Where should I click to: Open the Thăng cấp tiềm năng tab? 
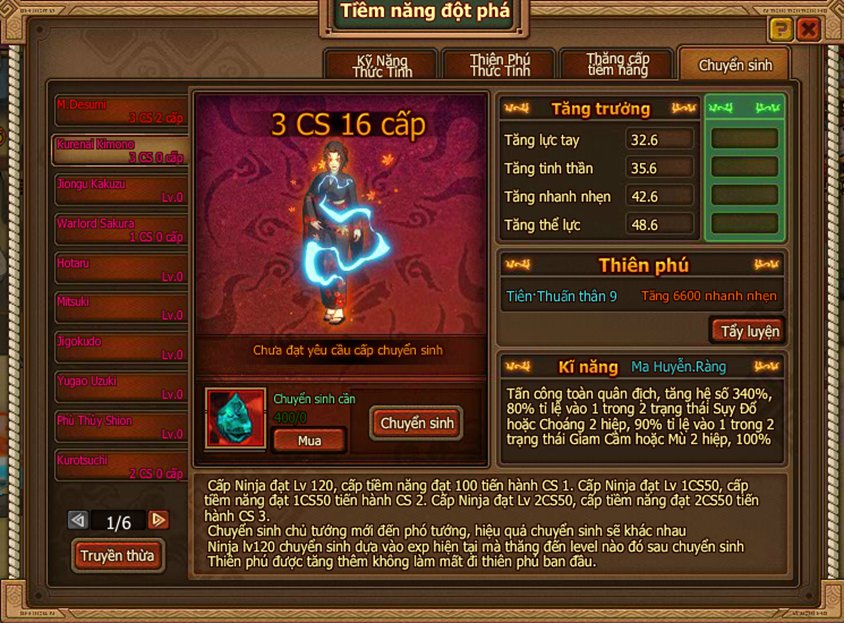(x=617, y=65)
